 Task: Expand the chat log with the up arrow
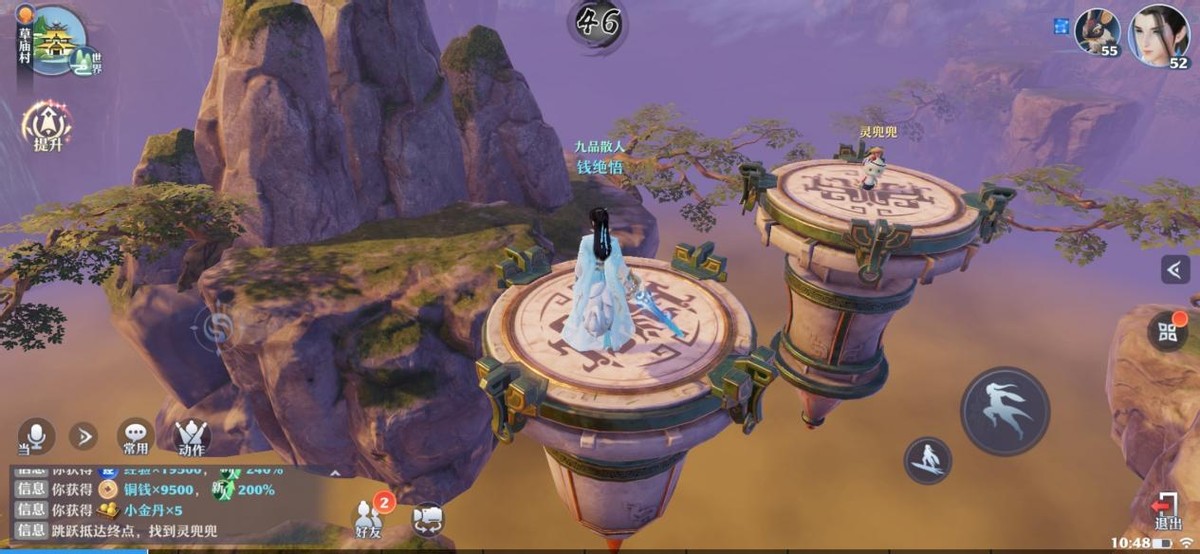335,473
